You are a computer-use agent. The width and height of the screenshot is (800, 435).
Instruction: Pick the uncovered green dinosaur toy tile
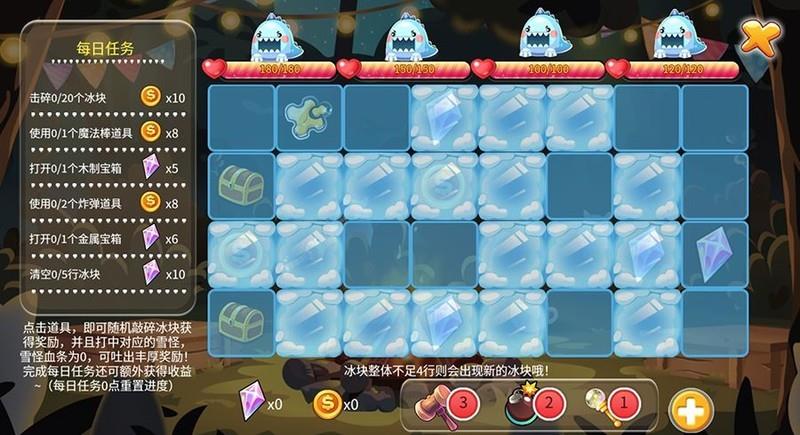308,118
